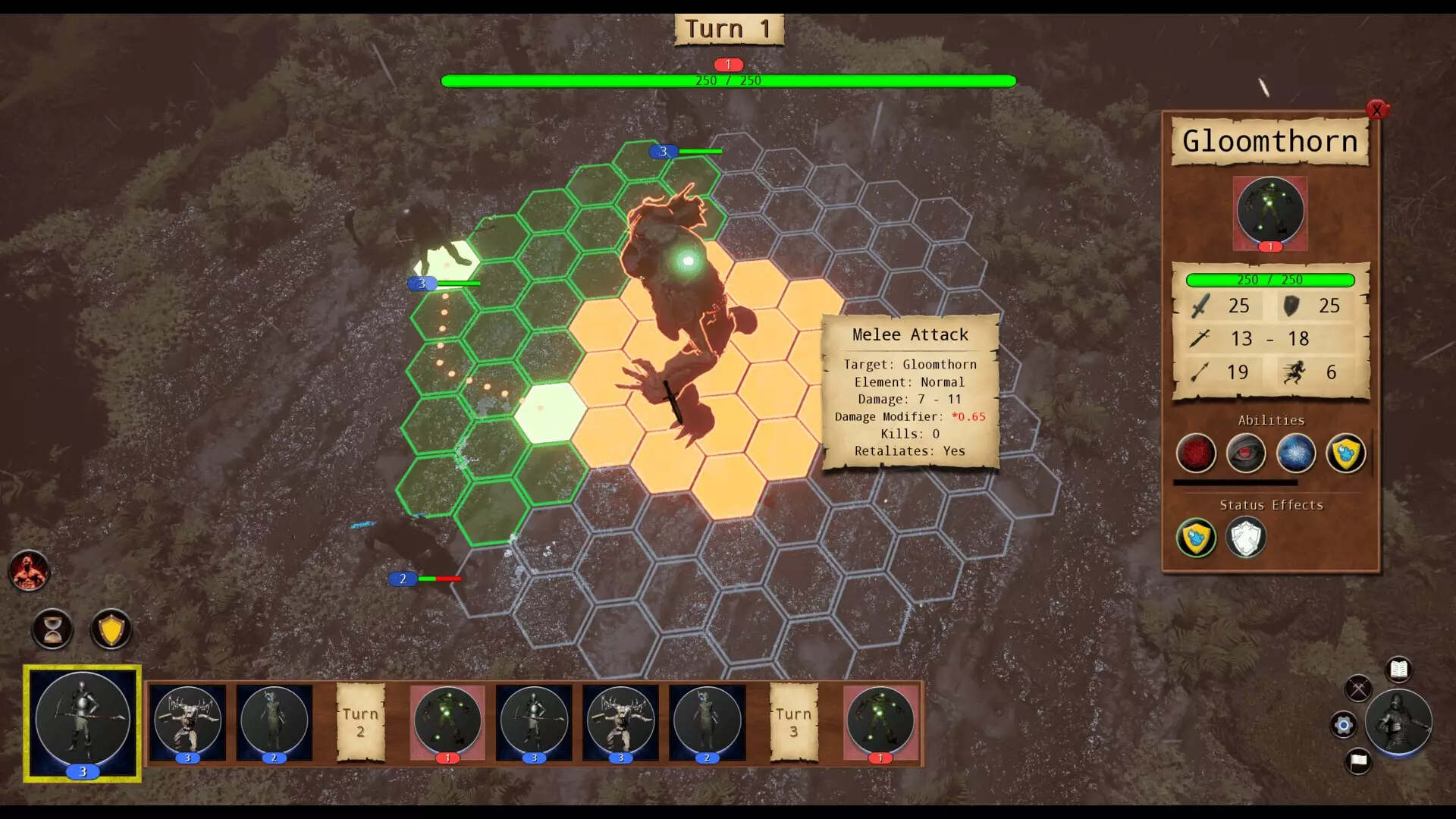The image size is (1456, 819).
Task: Inspect the blue burst ability
Action: pos(1296,453)
